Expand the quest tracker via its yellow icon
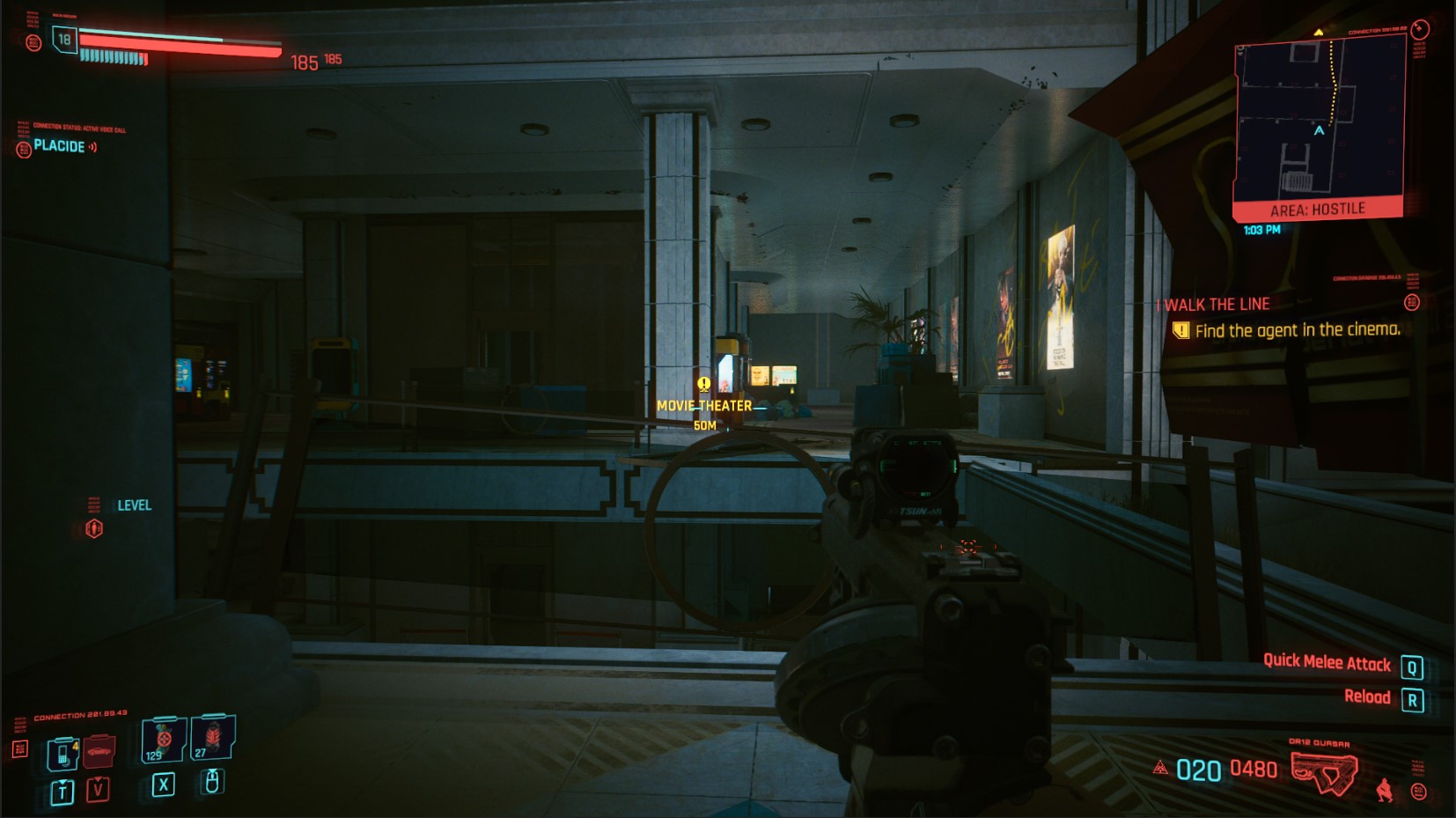Screen dimensions: 1456x818 click(x=1180, y=330)
